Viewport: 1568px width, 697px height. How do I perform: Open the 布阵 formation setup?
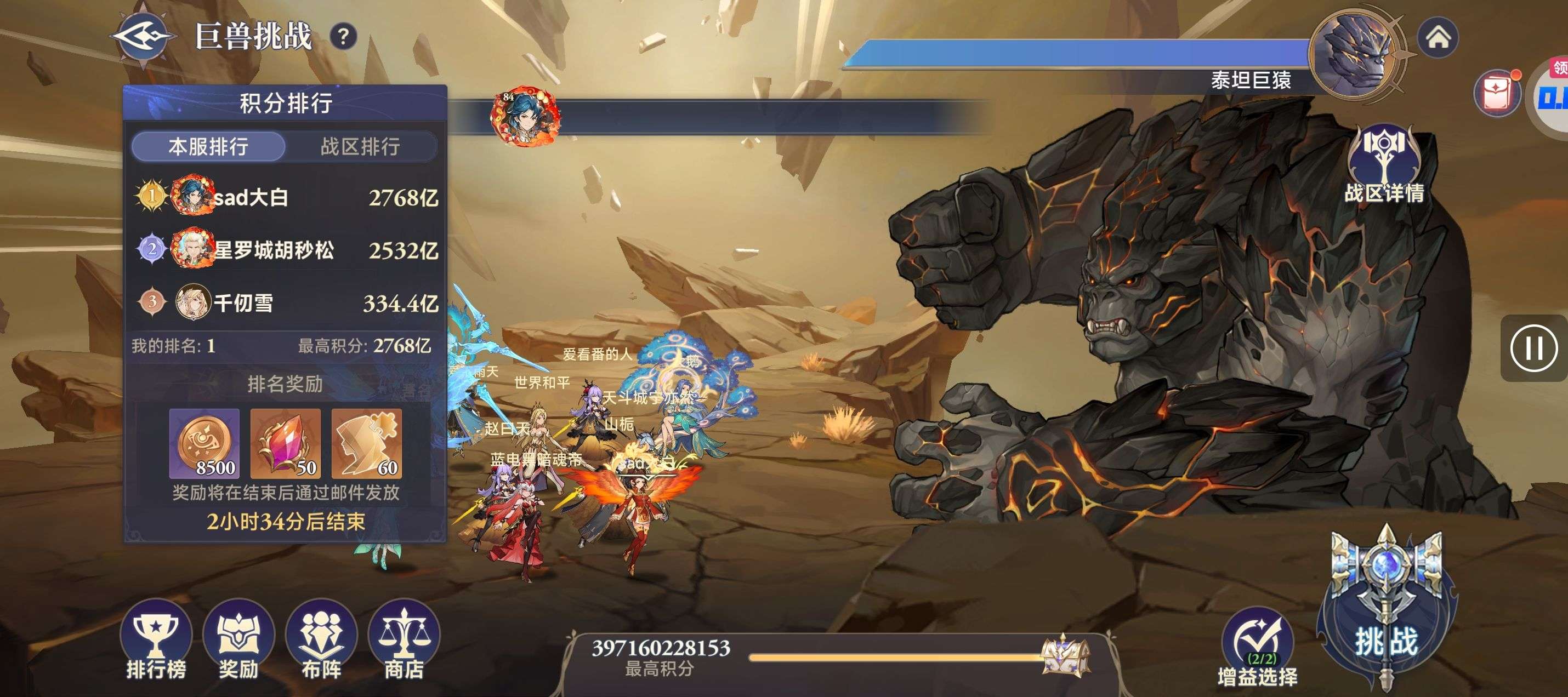click(x=321, y=642)
